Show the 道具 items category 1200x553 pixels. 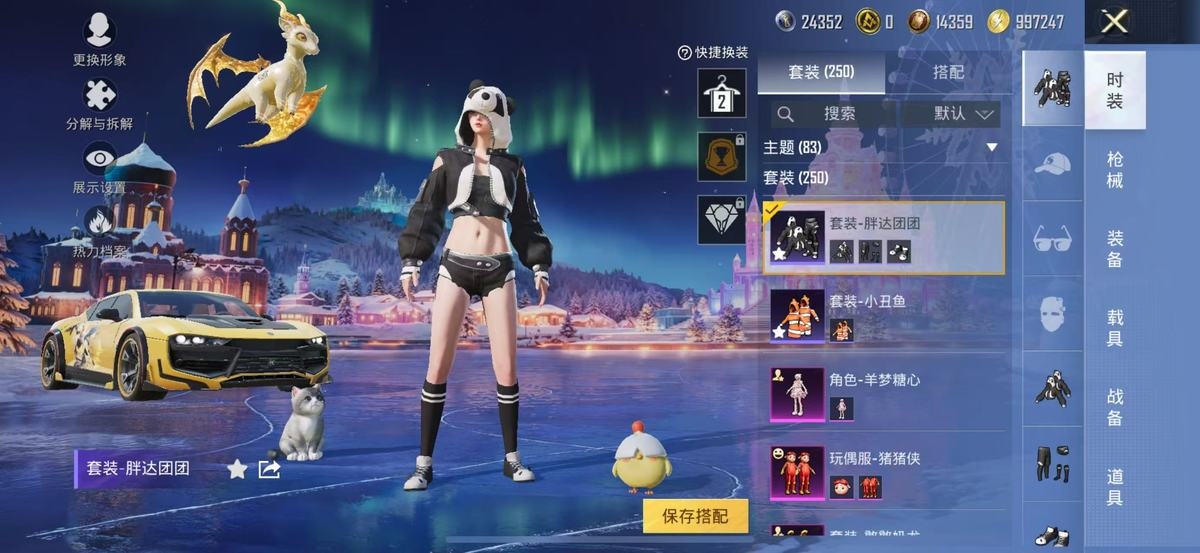1115,486
